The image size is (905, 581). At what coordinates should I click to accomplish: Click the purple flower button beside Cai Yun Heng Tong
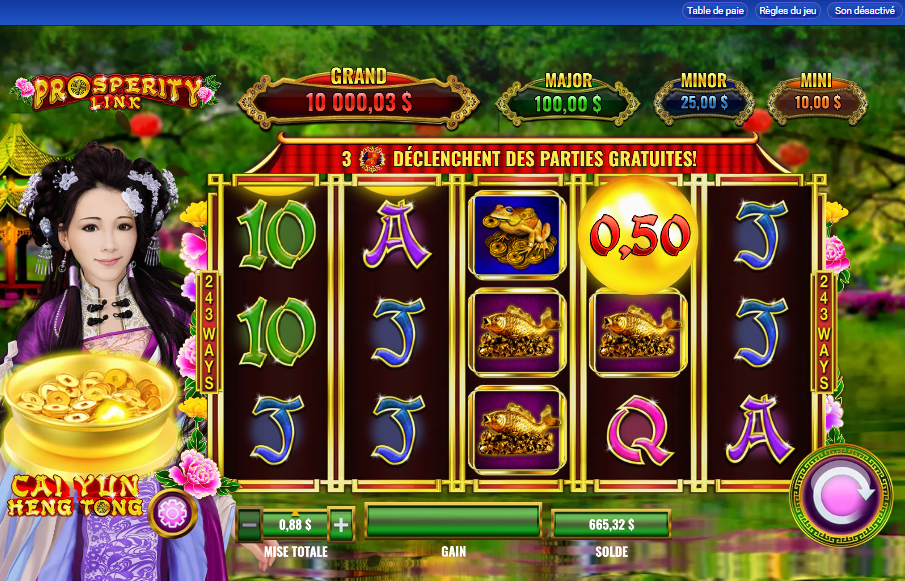174,514
